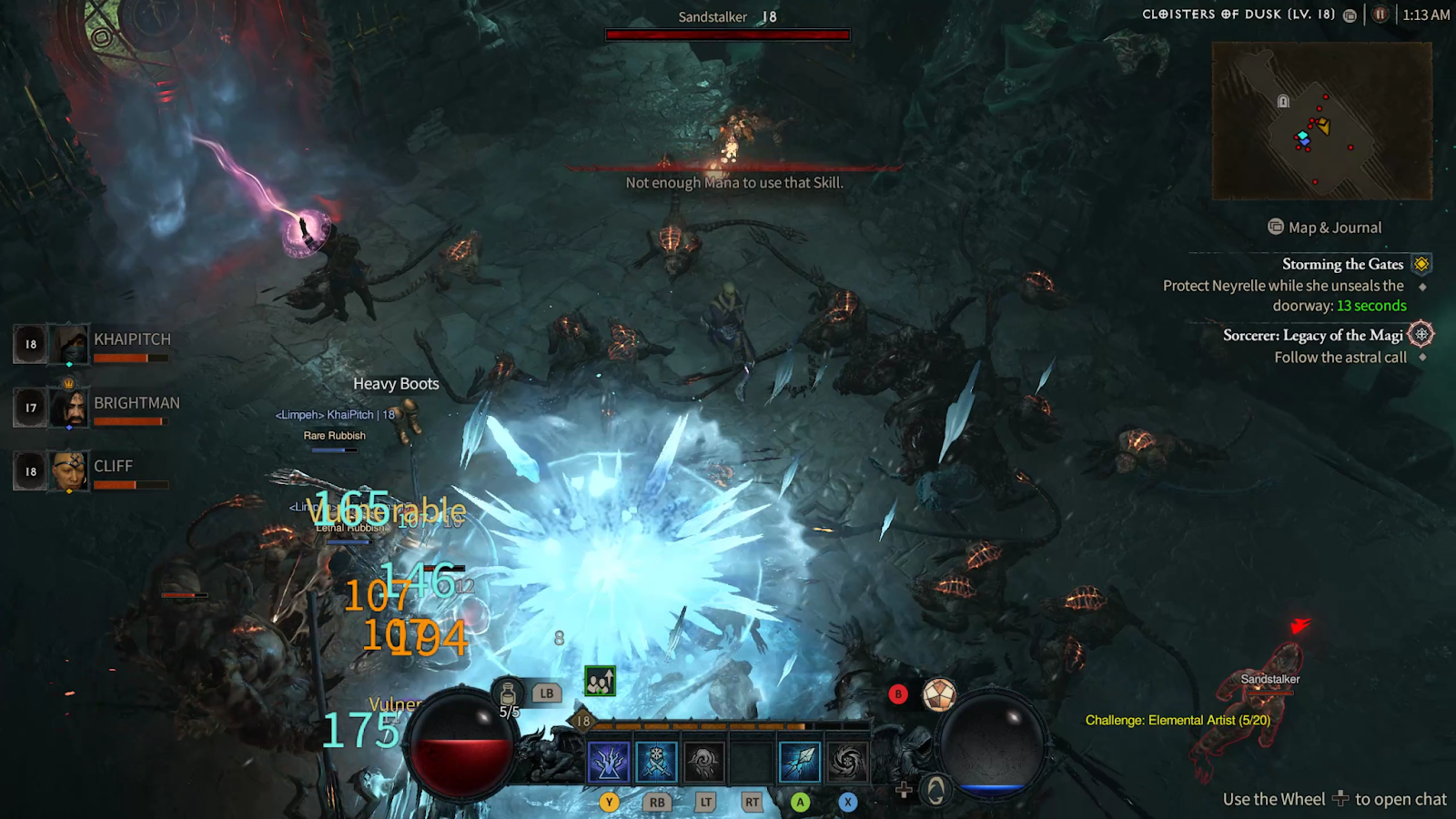1456x819 pixels.
Task: Open the polyhedron wheel icon above the mana orb
Action: tap(939, 694)
